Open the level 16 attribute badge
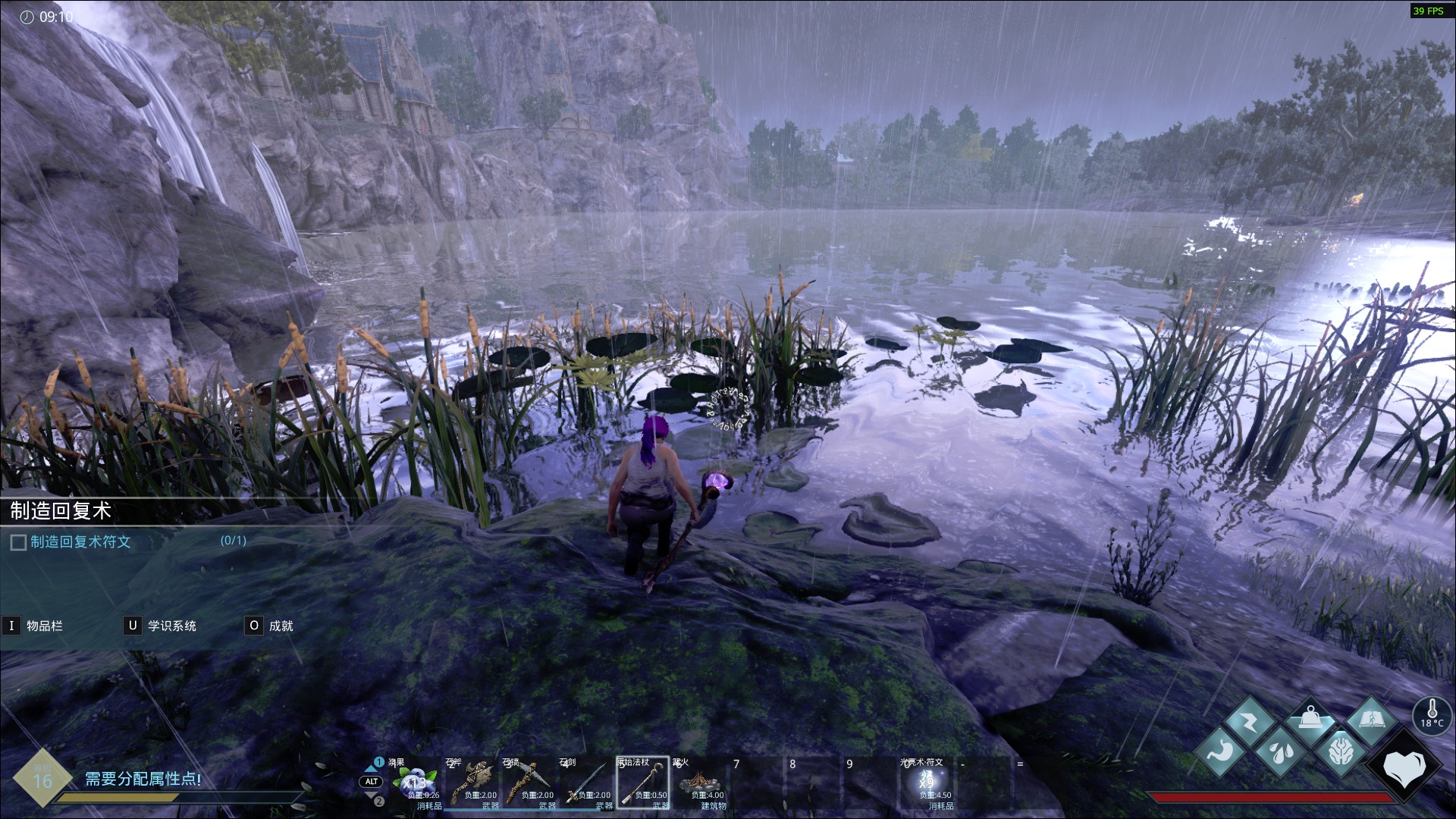The width and height of the screenshot is (1456, 819). pos(42,780)
